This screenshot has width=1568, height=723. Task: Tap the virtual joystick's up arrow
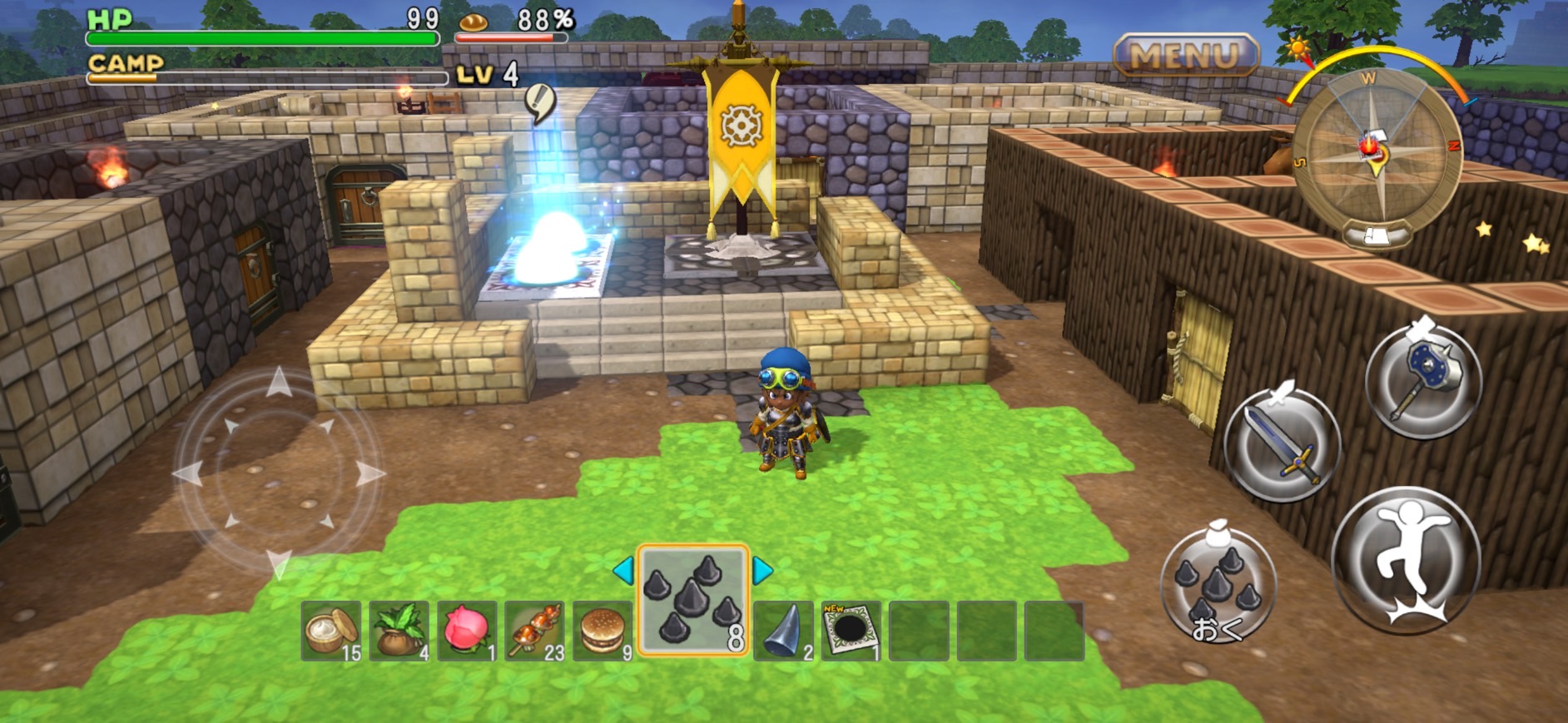[279, 384]
